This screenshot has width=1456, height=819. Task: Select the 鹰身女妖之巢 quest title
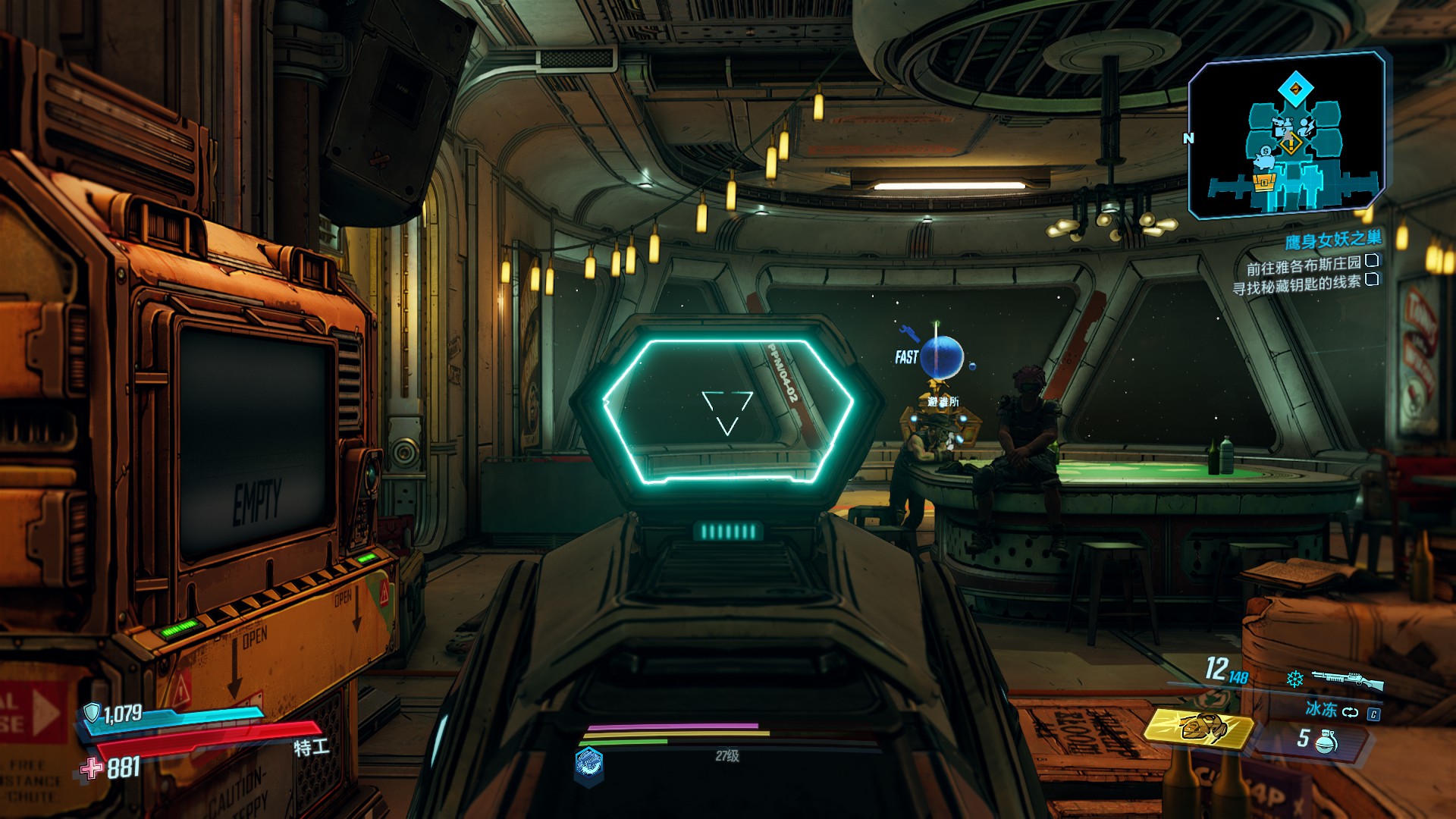[1332, 240]
